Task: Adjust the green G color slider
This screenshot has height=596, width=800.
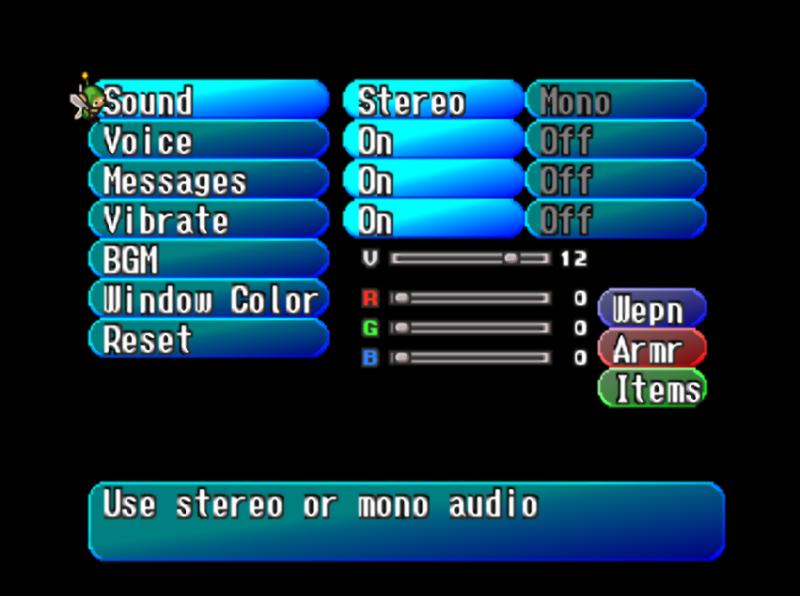Action: pyautogui.click(x=470, y=328)
